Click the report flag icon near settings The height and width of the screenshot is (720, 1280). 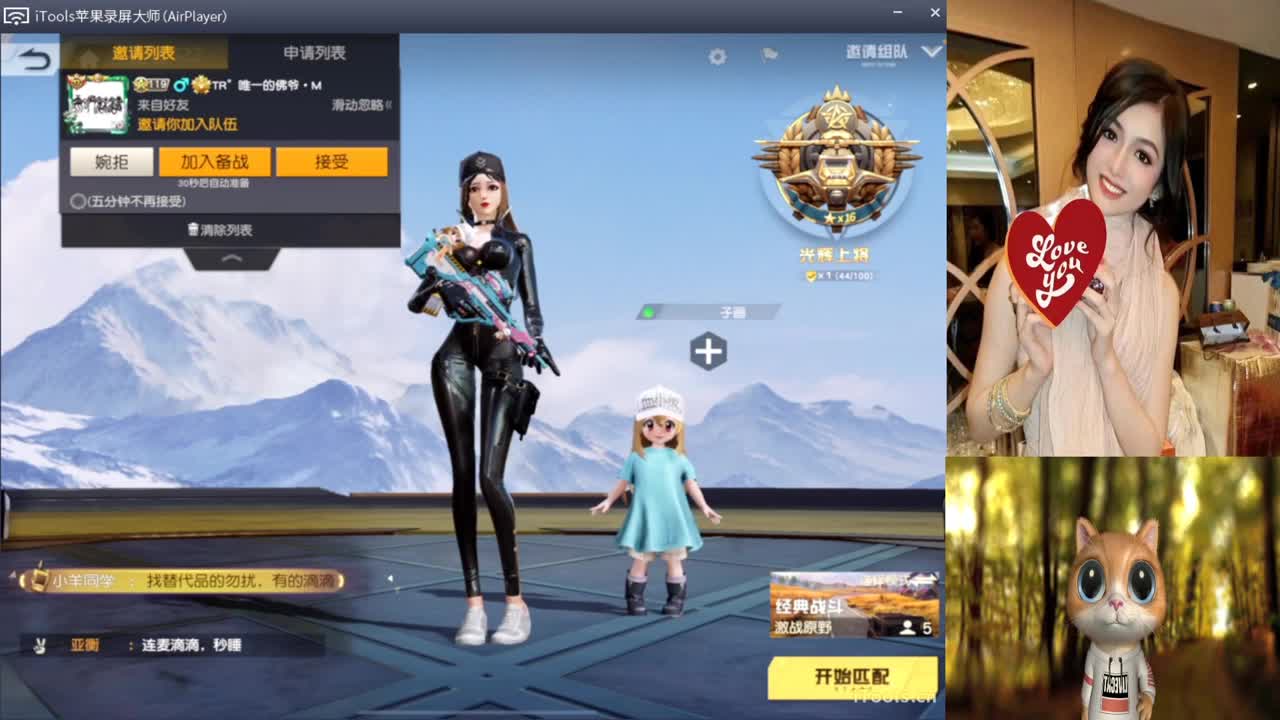pyautogui.click(x=769, y=54)
